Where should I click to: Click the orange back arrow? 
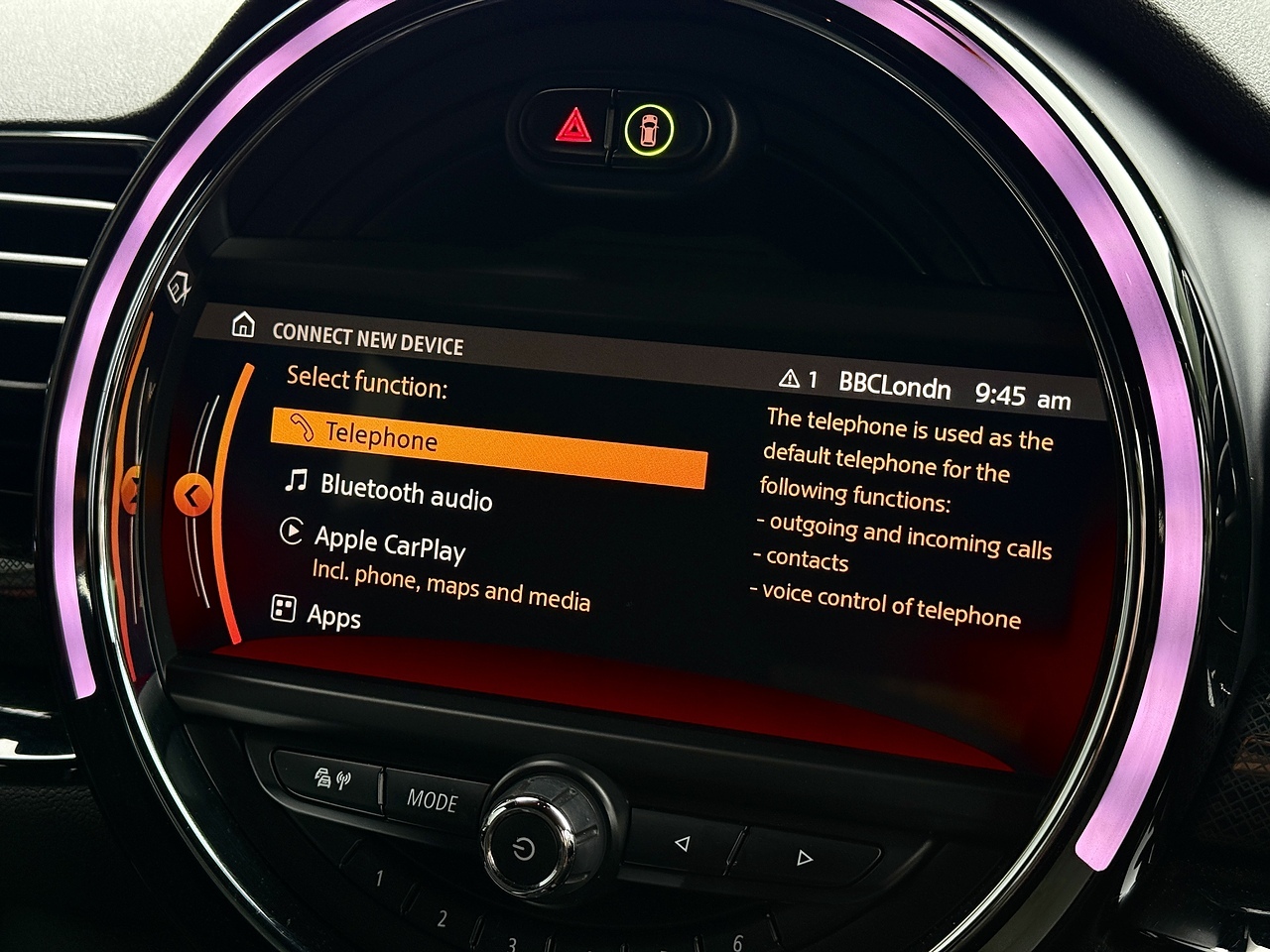click(x=192, y=495)
